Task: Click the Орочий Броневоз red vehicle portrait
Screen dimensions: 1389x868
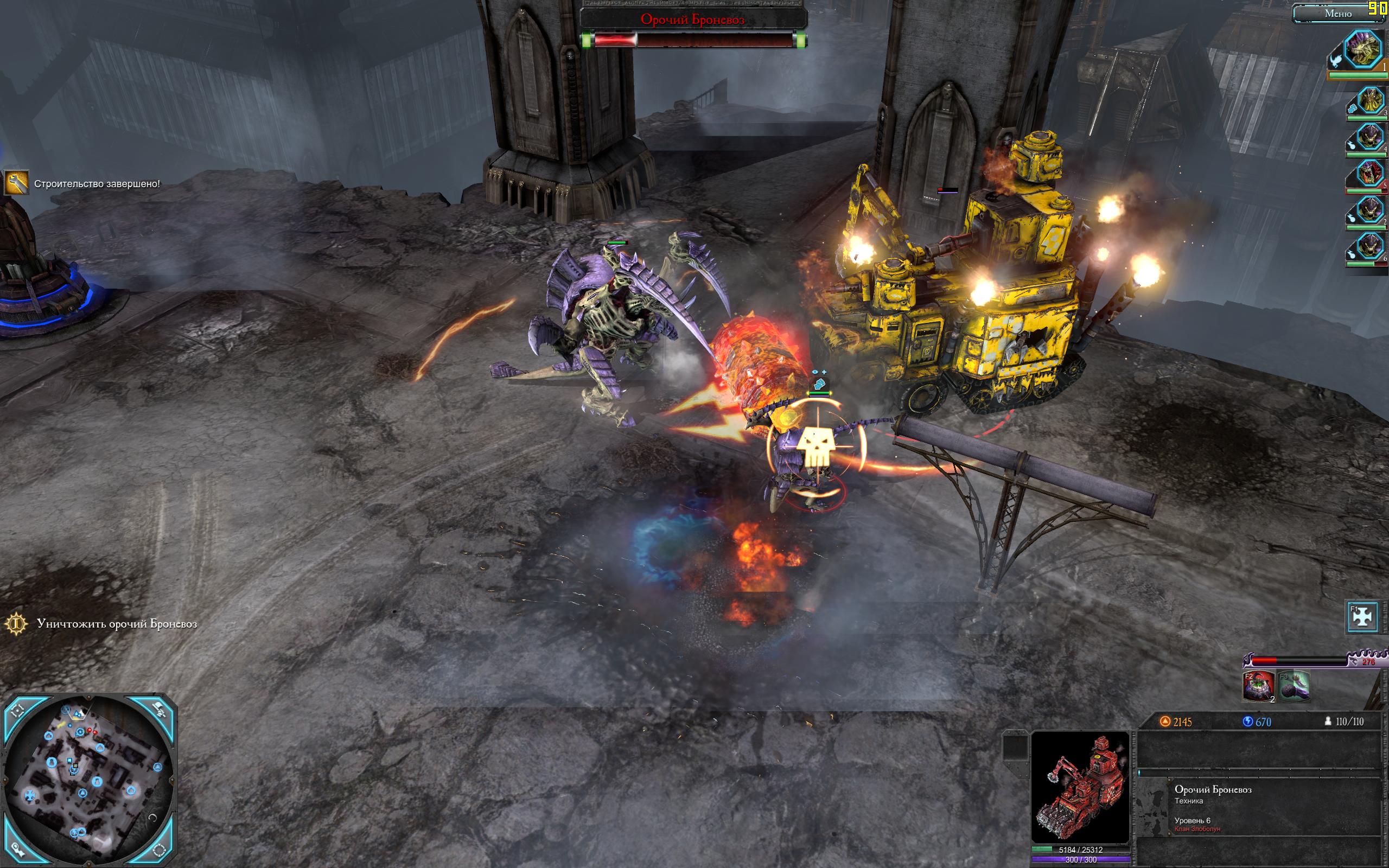Action: 1080,787
